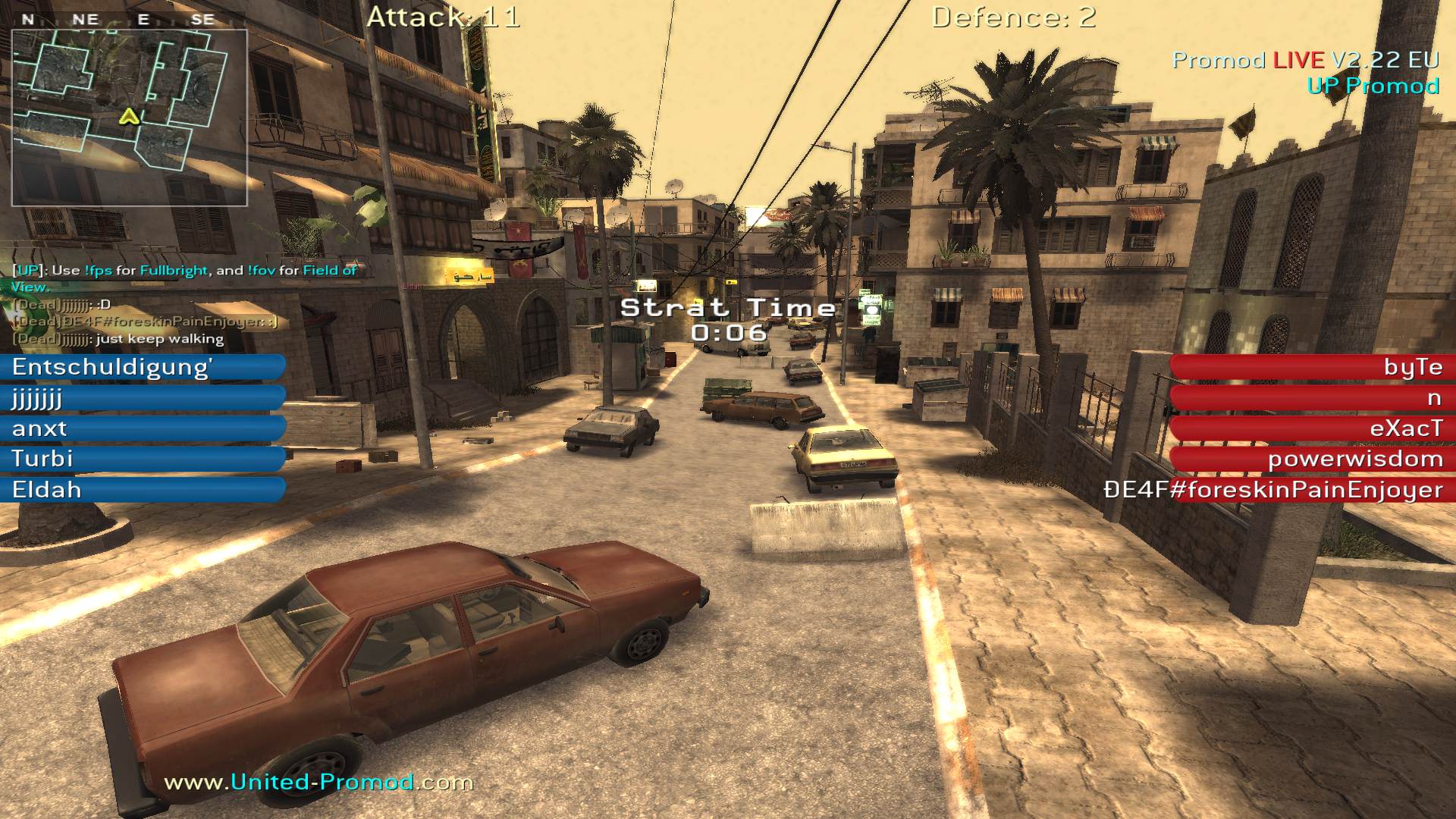Select eXacT from the defence team
The image size is (1456, 819).
(1312, 428)
